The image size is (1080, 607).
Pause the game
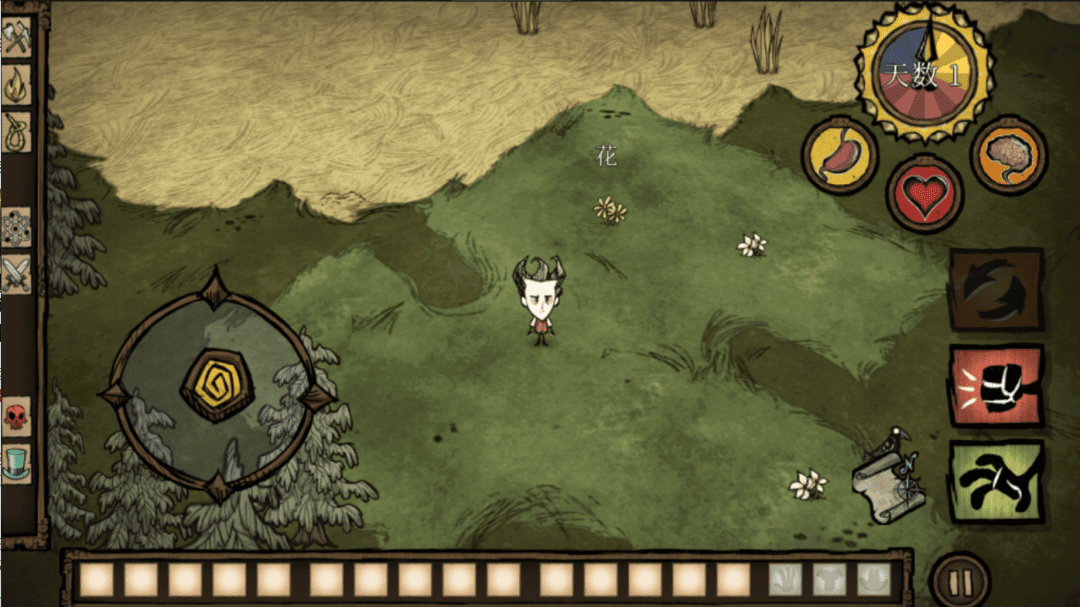[x=959, y=580]
